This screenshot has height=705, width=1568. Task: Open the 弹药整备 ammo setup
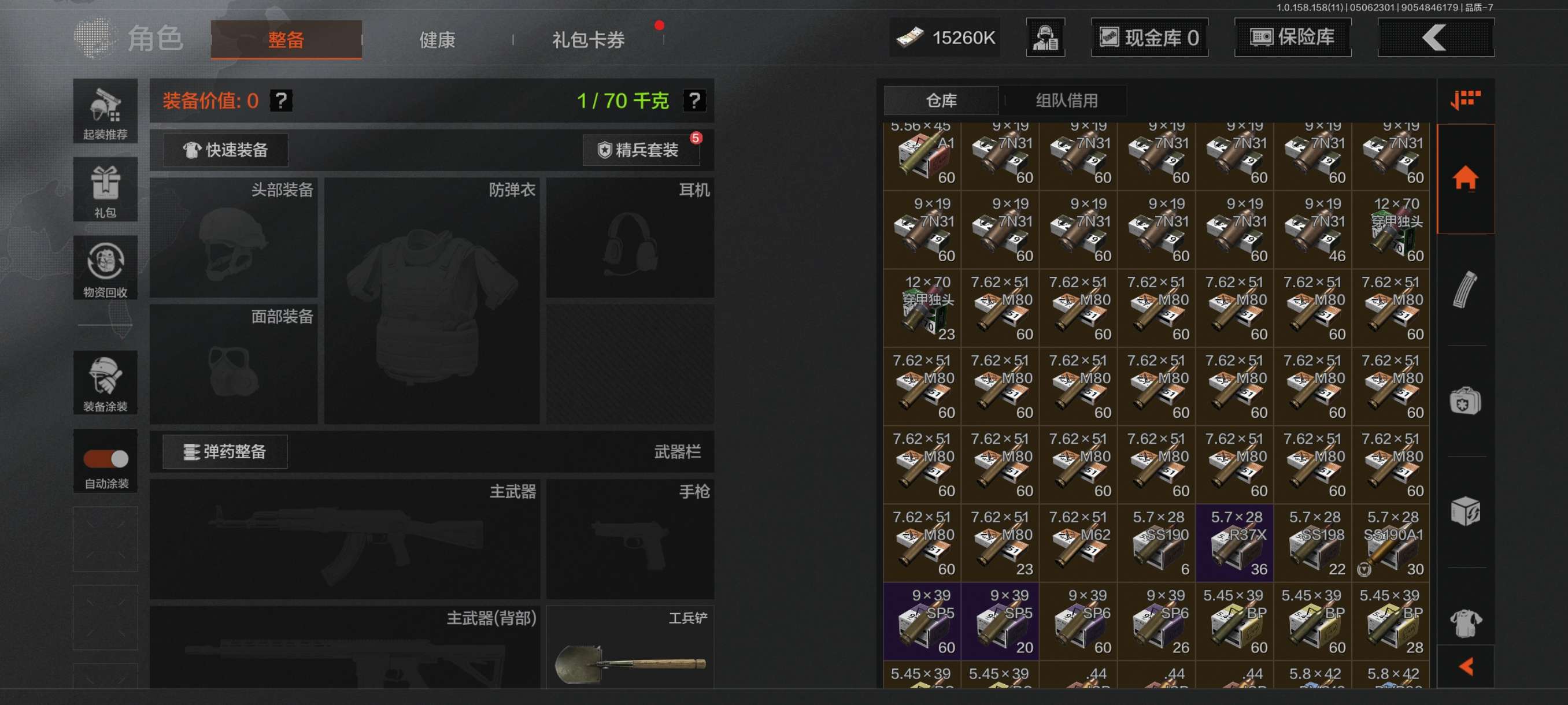pyautogui.click(x=225, y=452)
